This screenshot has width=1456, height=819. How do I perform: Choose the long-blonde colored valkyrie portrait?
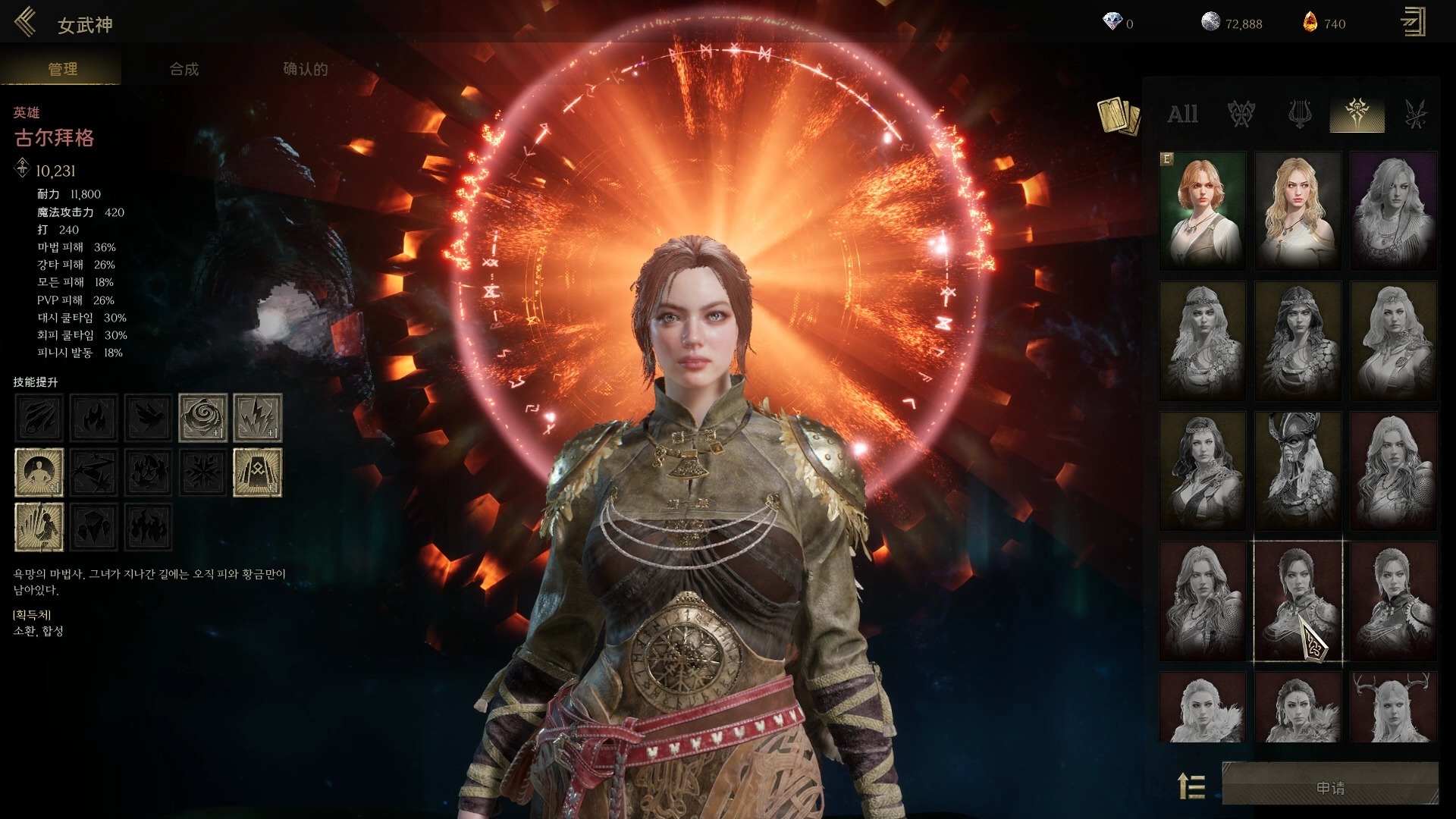tap(1298, 210)
